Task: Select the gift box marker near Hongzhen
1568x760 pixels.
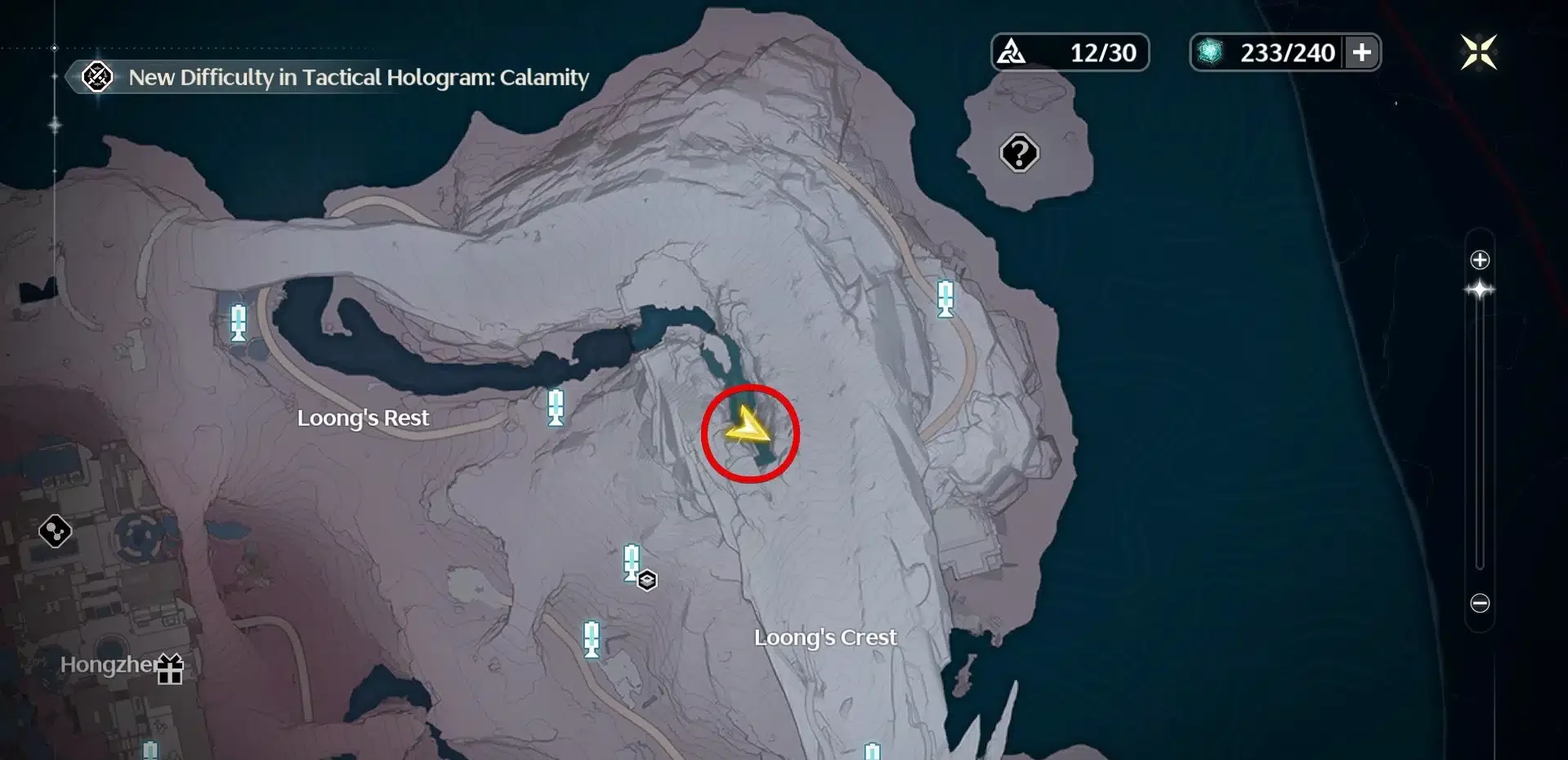Action: tap(170, 668)
